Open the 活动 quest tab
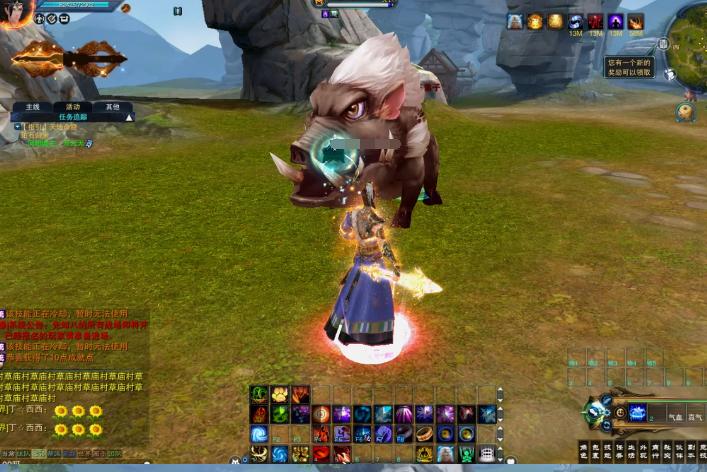The image size is (707, 472). point(73,106)
